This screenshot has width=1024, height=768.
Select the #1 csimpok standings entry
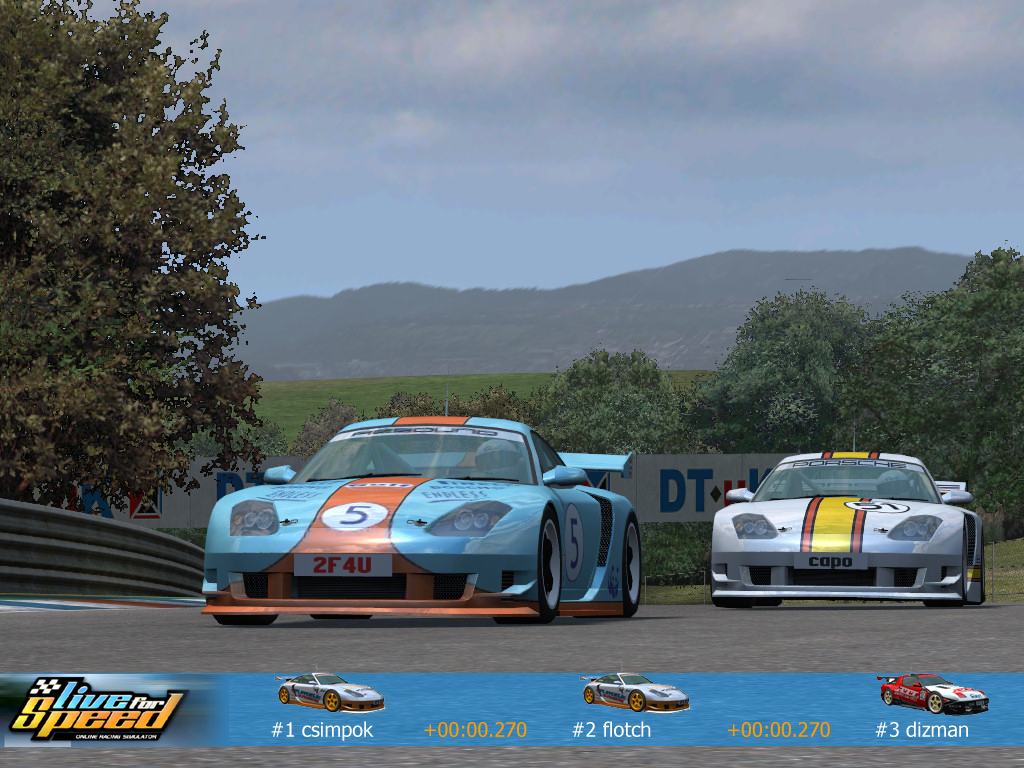pyautogui.click(x=322, y=730)
